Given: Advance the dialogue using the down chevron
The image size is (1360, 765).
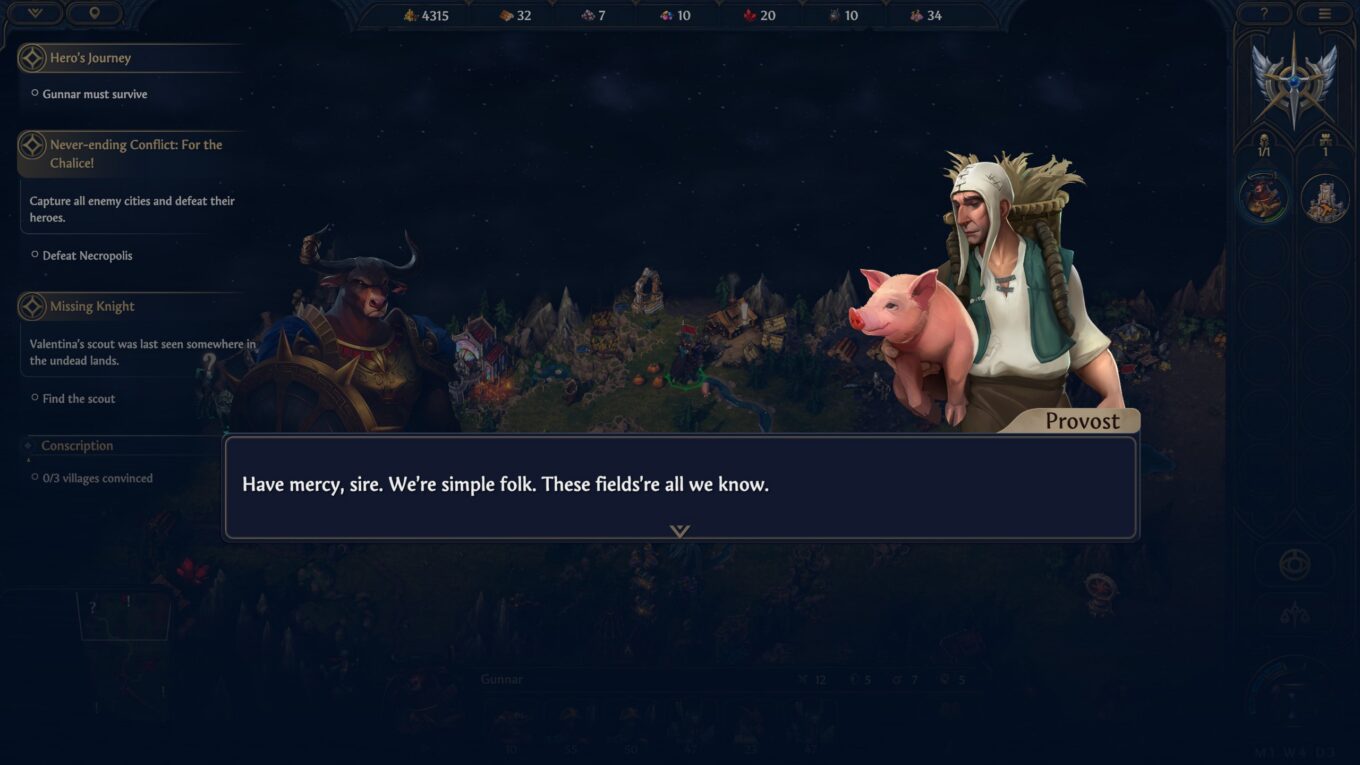Looking at the screenshot, I should 681,531.
